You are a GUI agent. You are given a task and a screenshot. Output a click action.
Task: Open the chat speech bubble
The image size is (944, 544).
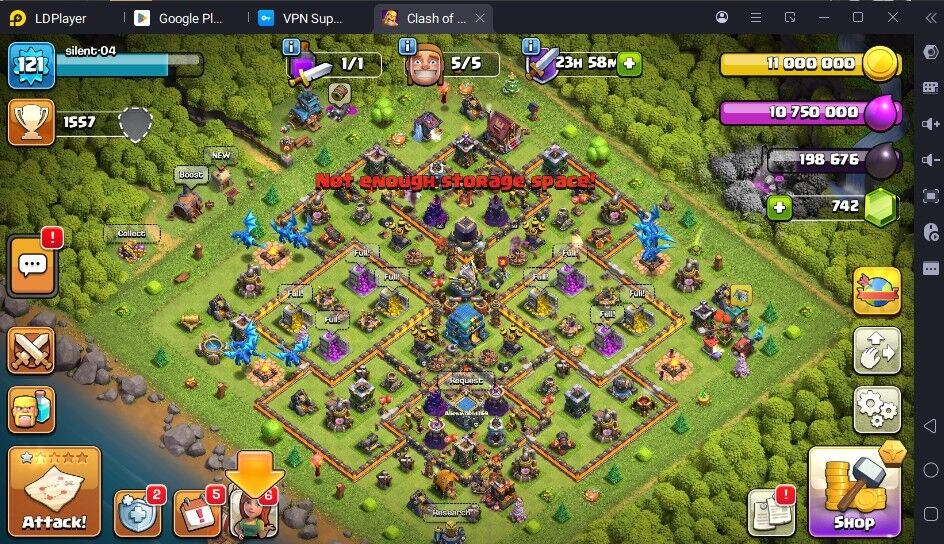tap(32, 266)
